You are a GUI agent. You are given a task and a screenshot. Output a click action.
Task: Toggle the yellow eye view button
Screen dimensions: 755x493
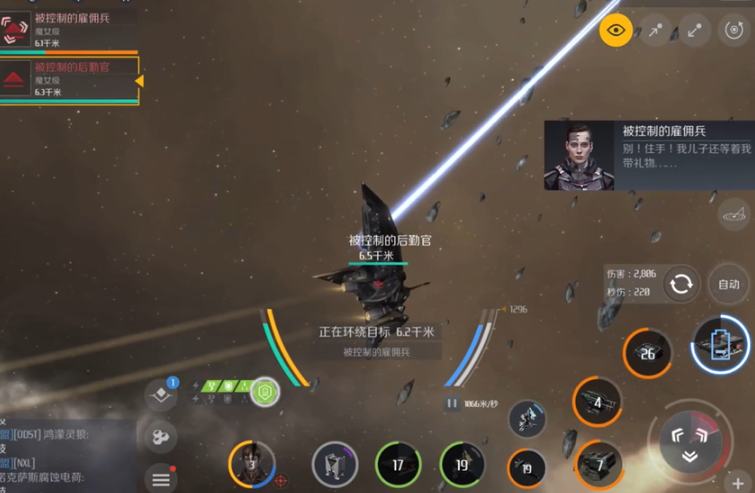[x=616, y=30]
